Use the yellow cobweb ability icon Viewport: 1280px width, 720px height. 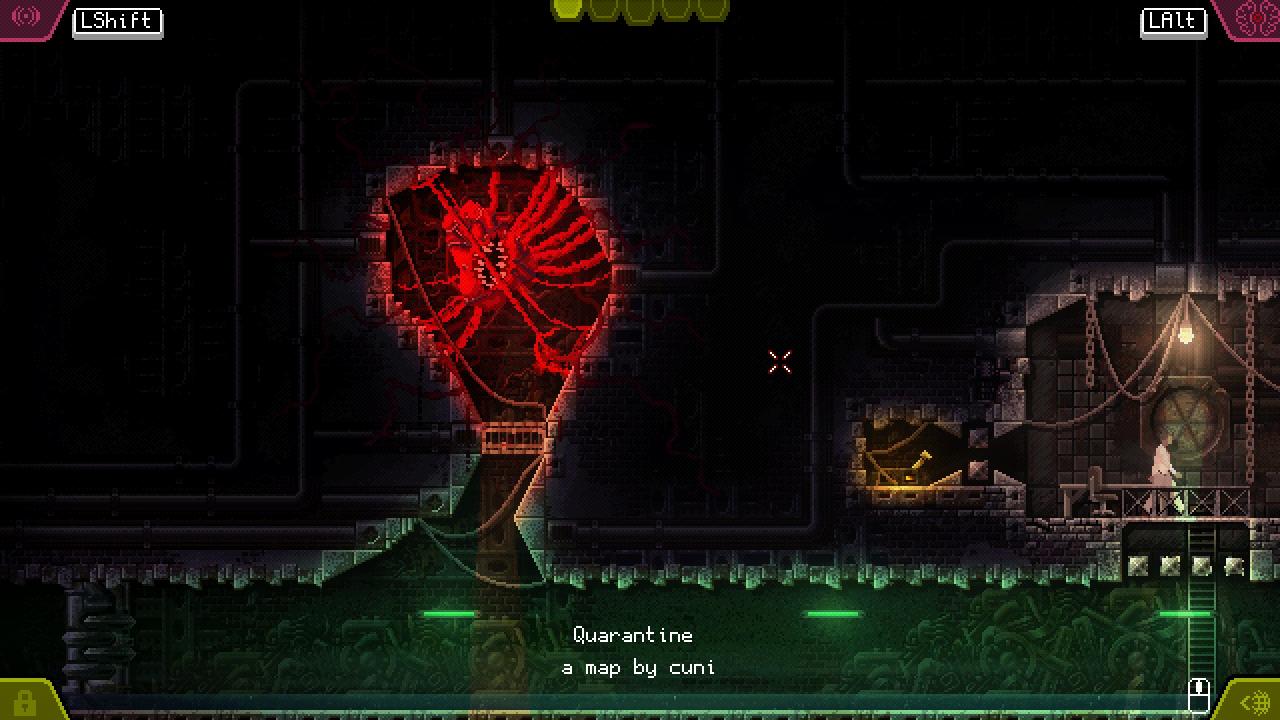[1255, 701]
